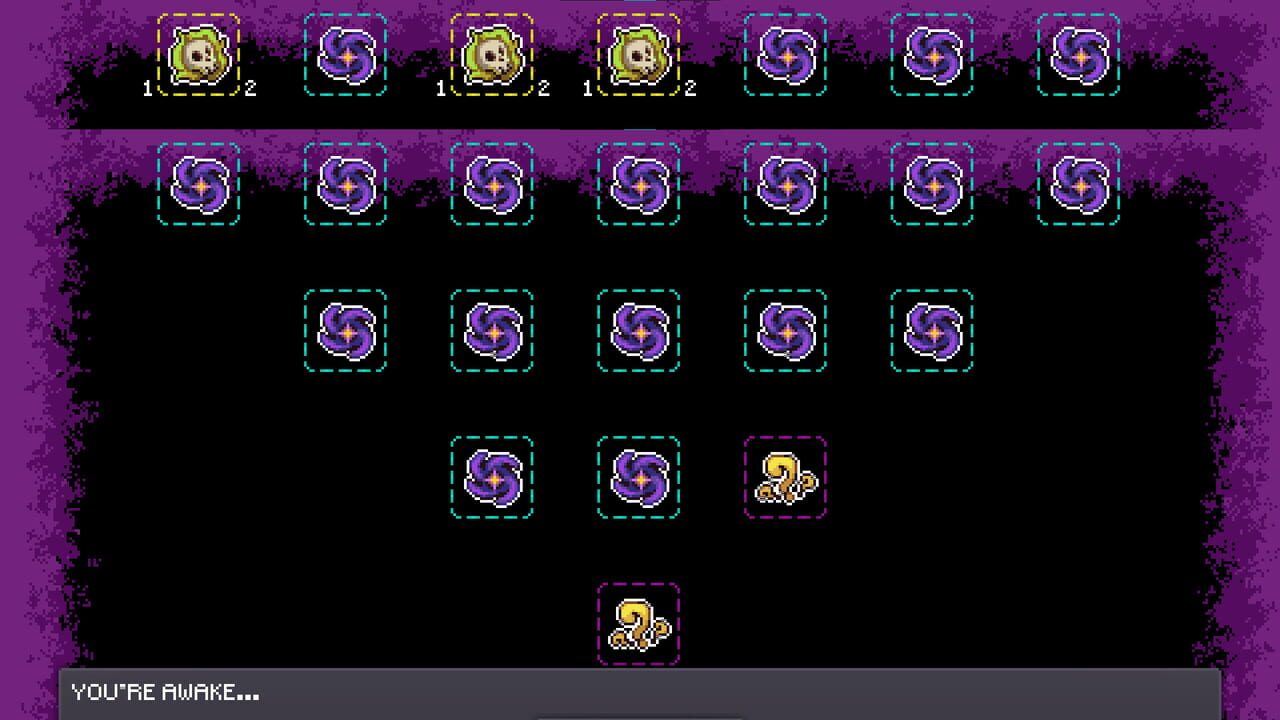
Task: Click the rightmost skull battle encounter
Action: tap(637, 55)
